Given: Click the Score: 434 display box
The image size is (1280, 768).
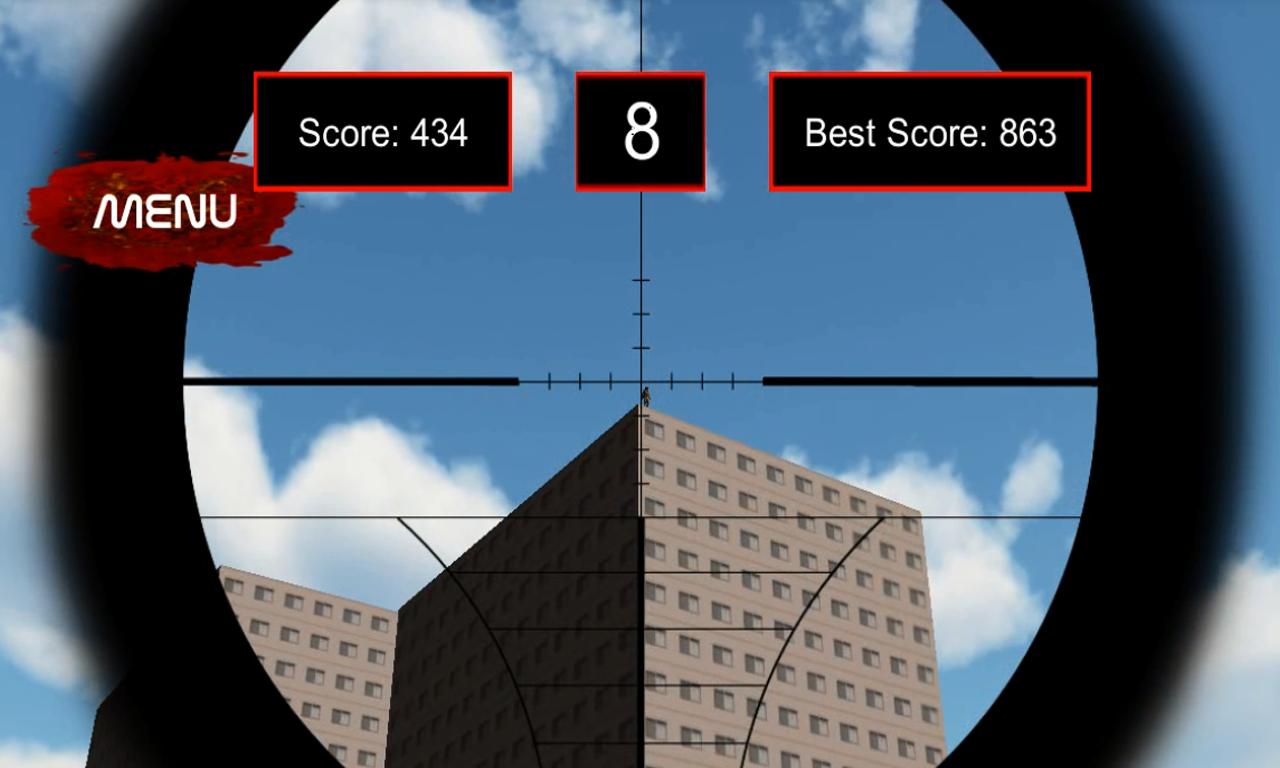Looking at the screenshot, I should pos(383,131).
